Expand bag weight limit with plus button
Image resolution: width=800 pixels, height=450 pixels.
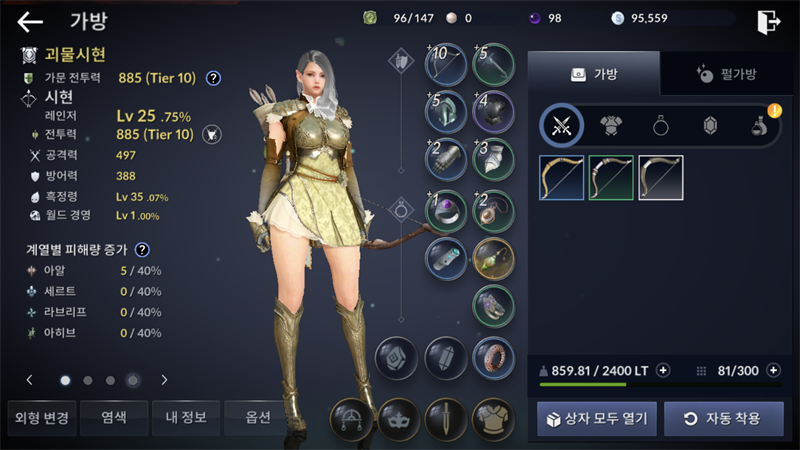click(662, 370)
